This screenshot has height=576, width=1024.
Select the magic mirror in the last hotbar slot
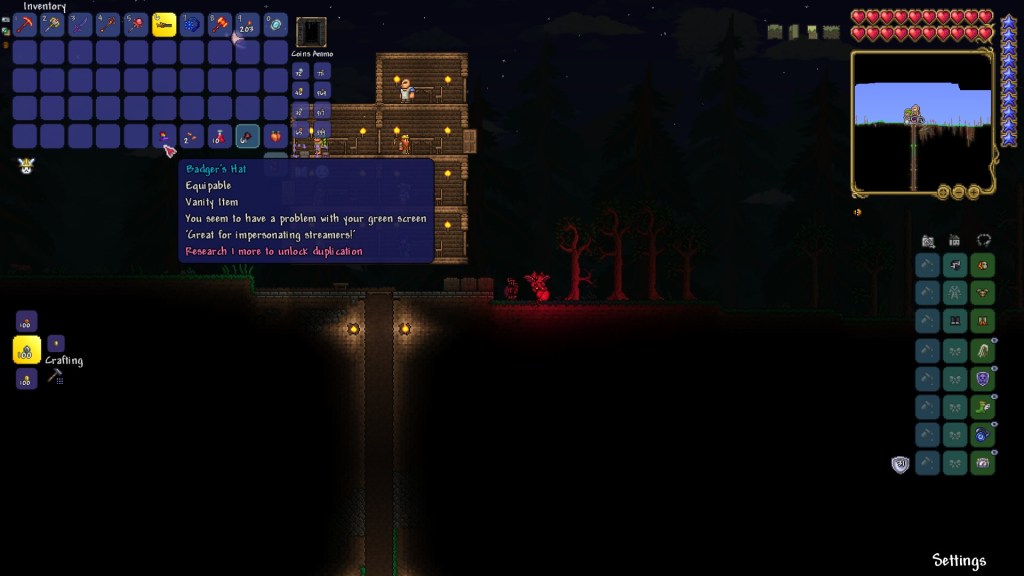pos(276,25)
